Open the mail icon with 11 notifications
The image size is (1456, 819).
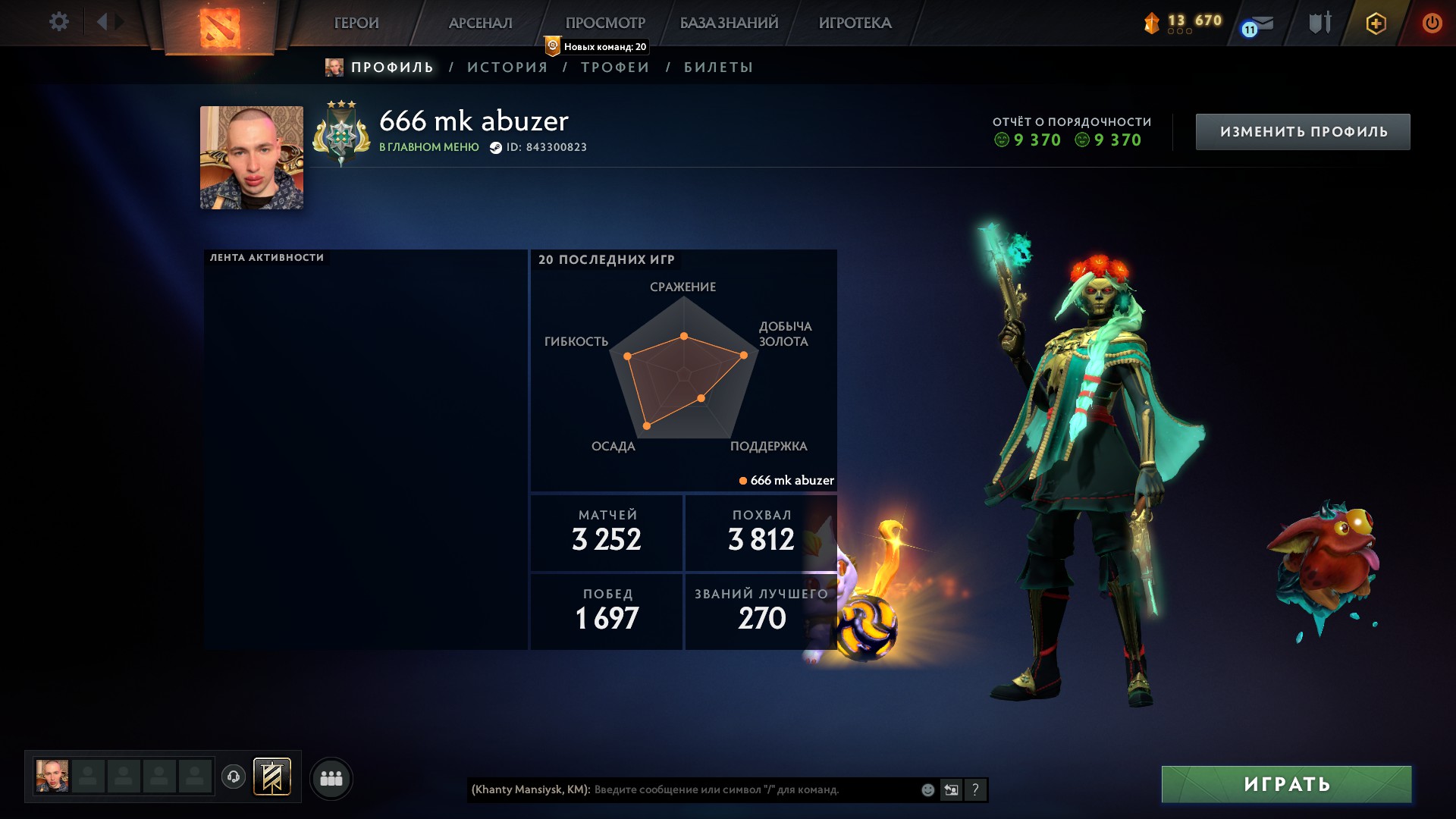point(1260,24)
